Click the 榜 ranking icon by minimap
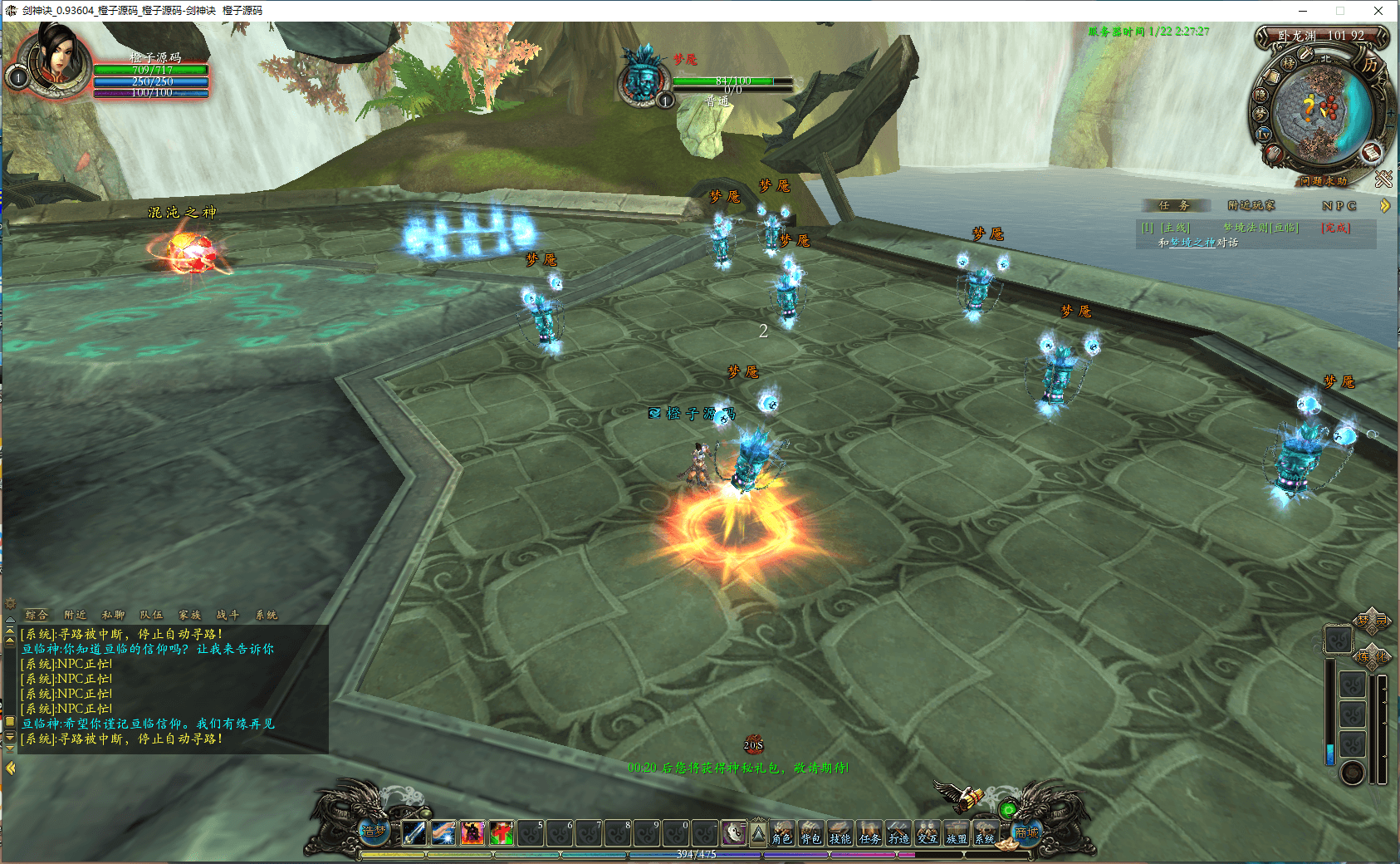This screenshot has height=864, width=1400. pyautogui.click(x=1288, y=63)
